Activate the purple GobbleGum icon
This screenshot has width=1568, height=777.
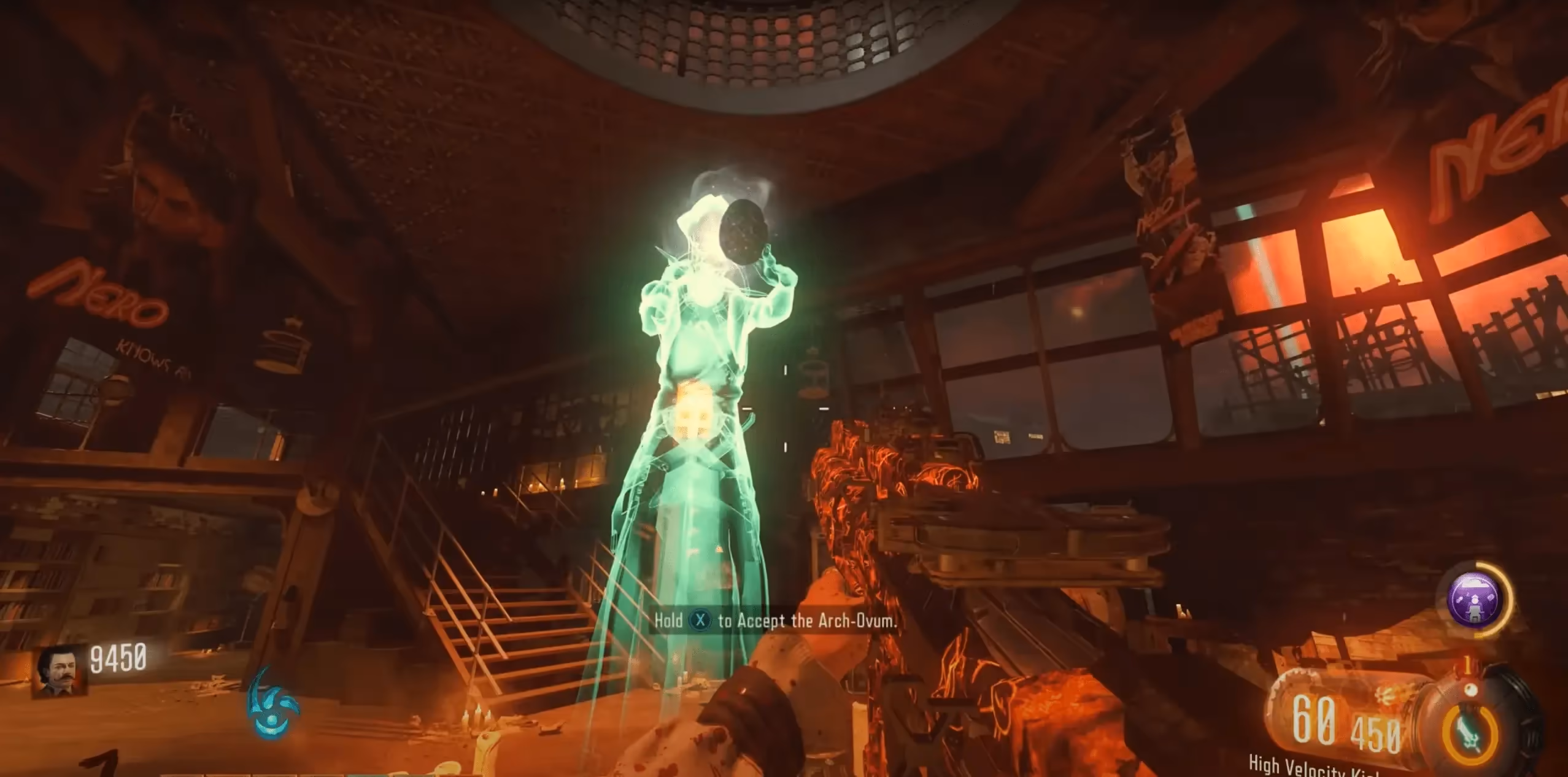point(1475,598)
